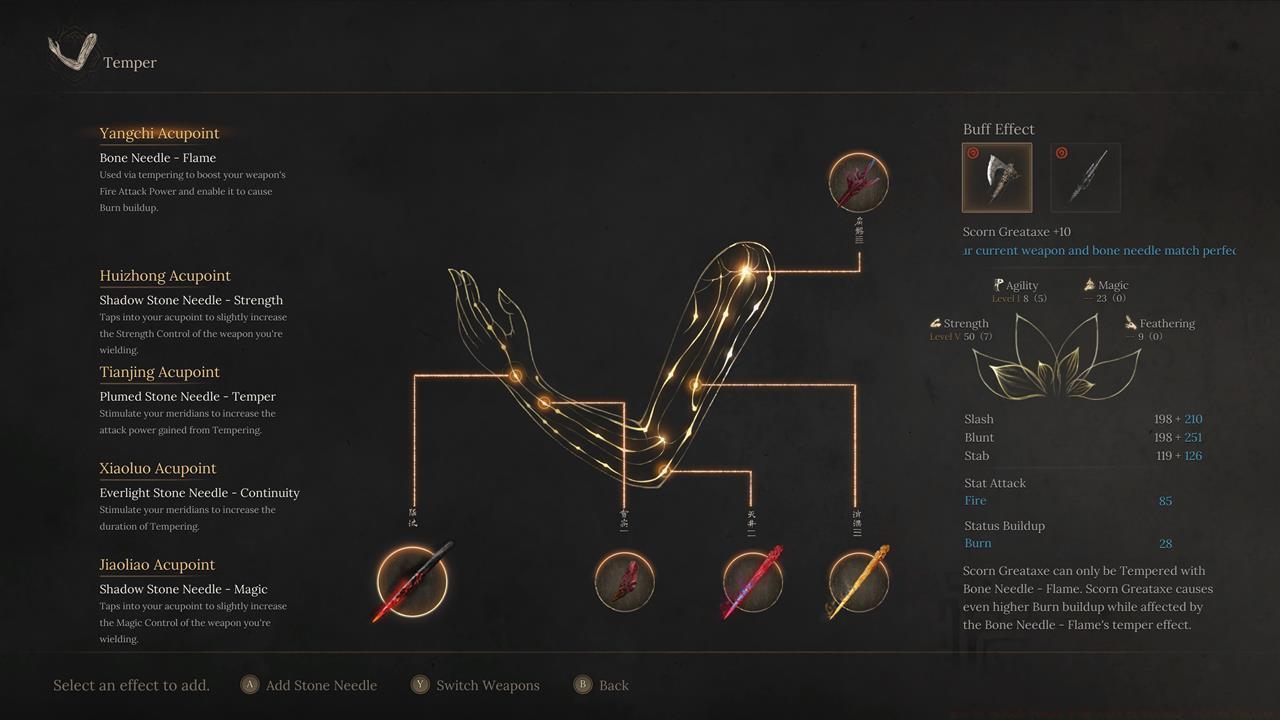Select the Tianjing Acupoint entry
Image resolution: width=1280 pixels, height=720 pixels.
(159, 372)
